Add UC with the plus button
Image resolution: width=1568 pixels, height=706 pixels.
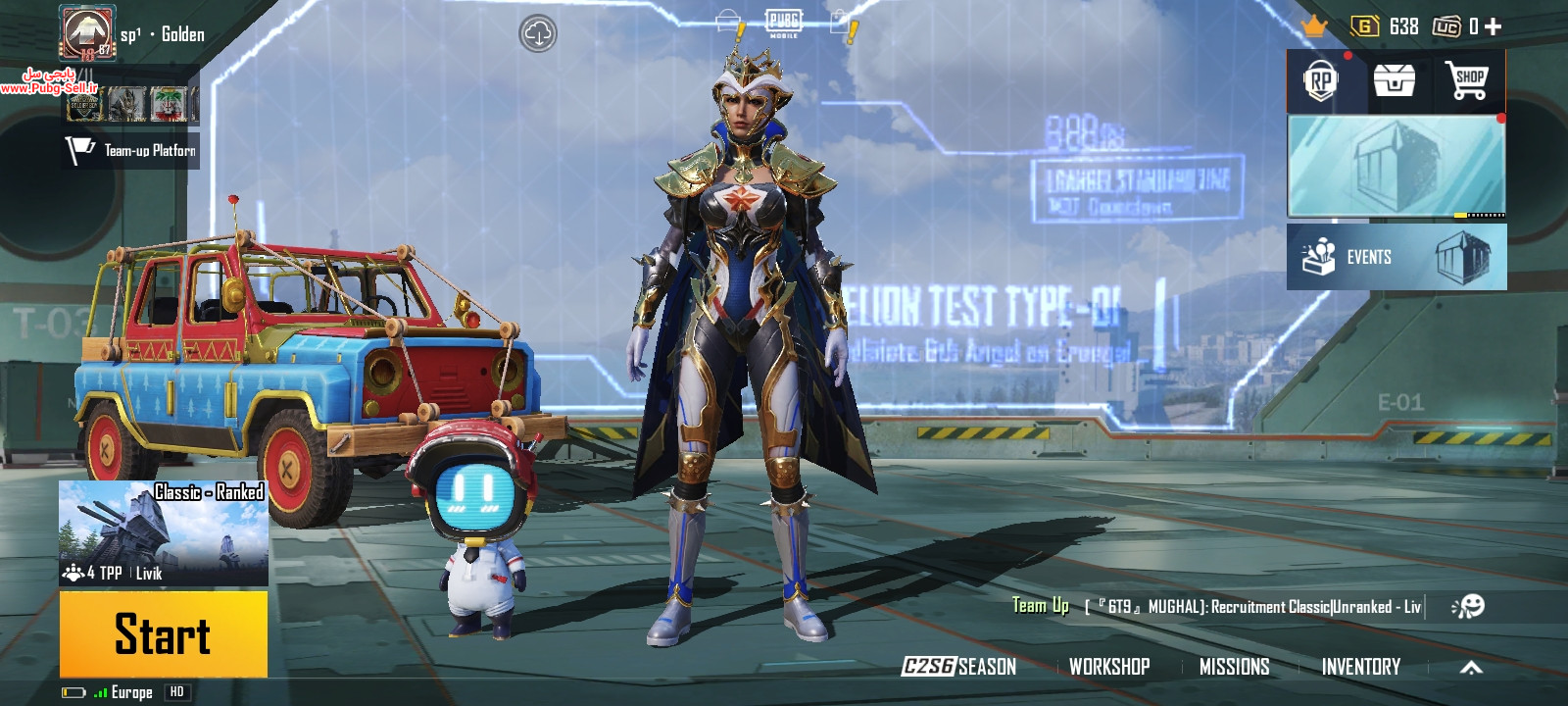pos(1493,26)
